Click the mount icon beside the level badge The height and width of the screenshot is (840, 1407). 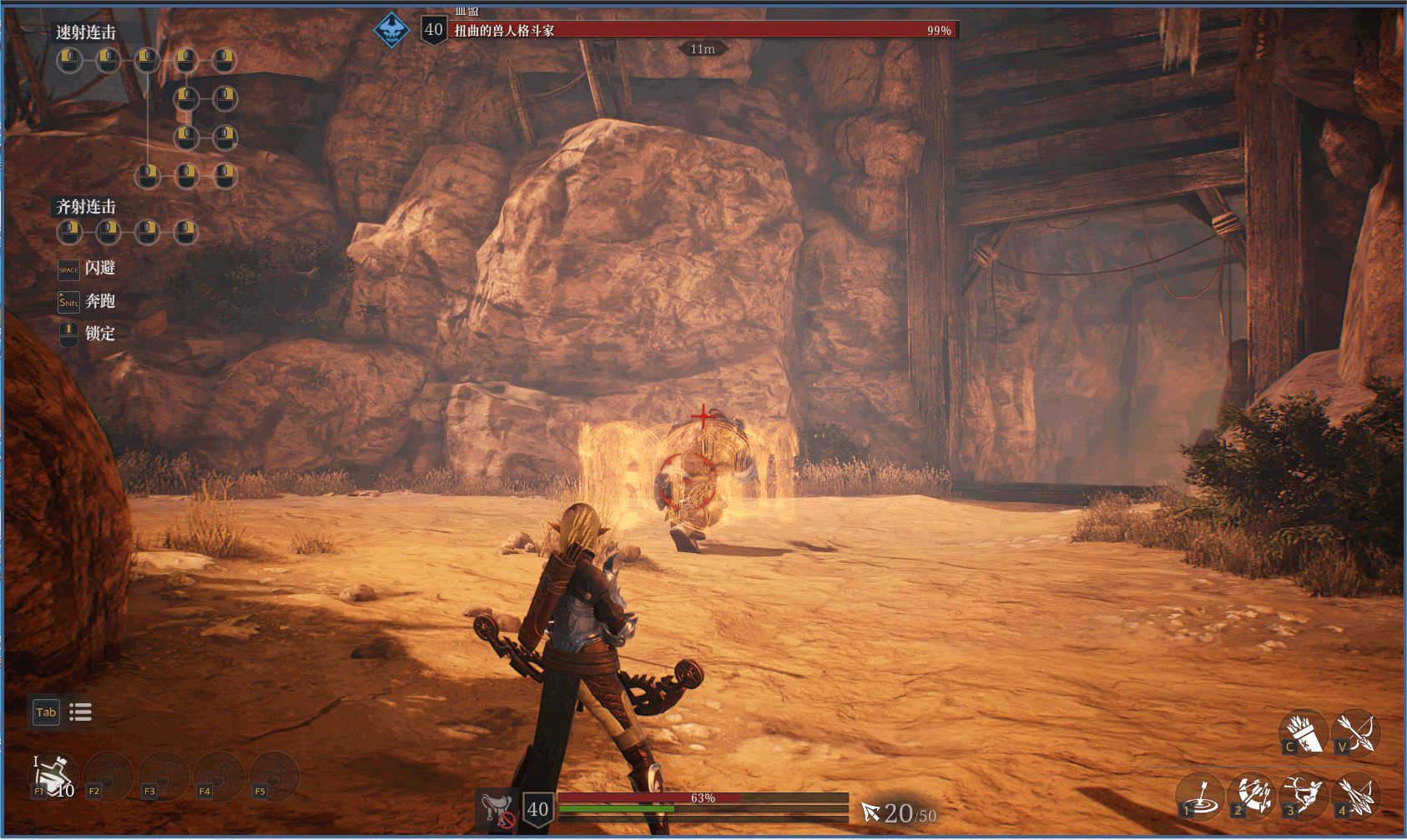(497, 809)
